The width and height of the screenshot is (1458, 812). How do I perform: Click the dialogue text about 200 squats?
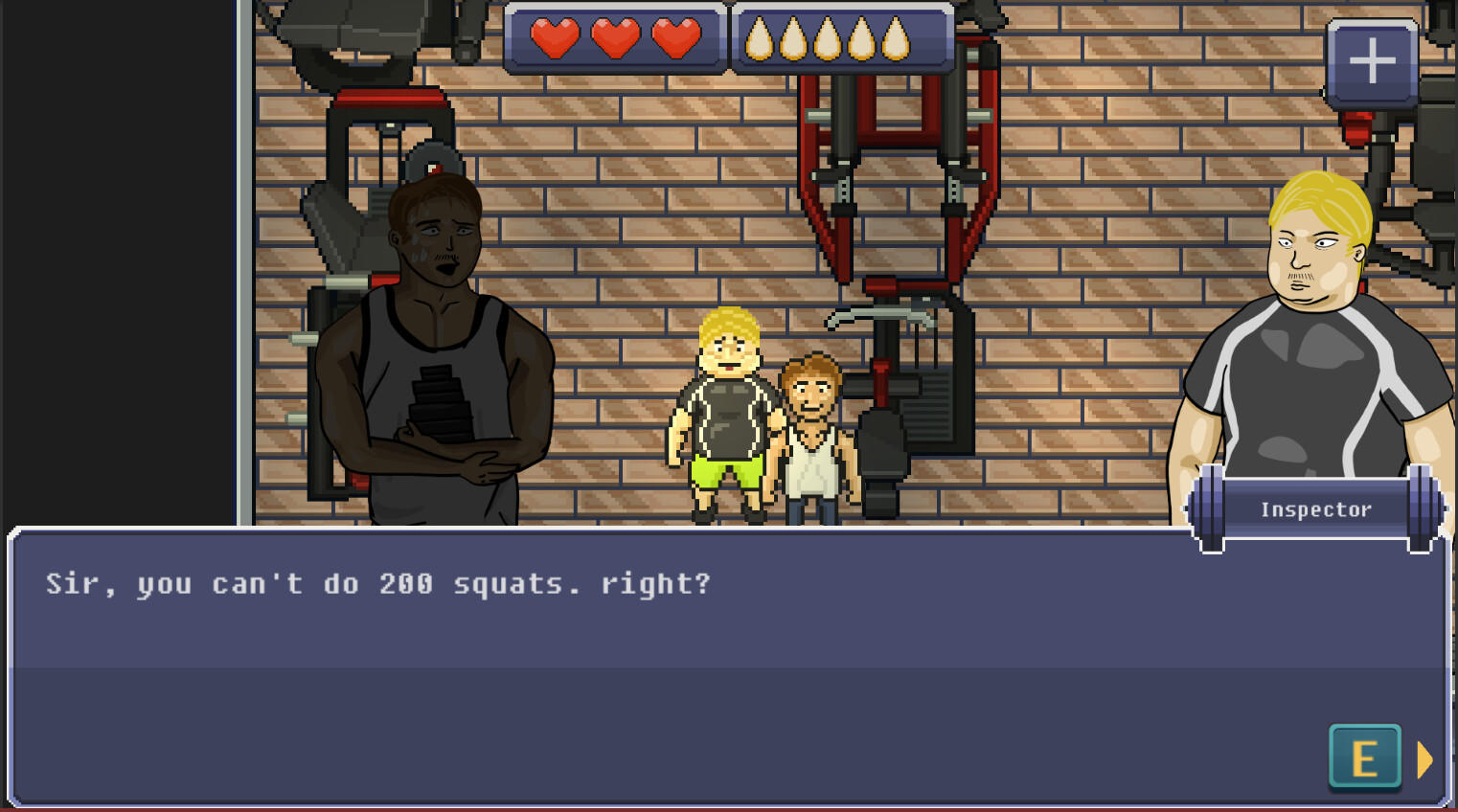tap(376, 584)
